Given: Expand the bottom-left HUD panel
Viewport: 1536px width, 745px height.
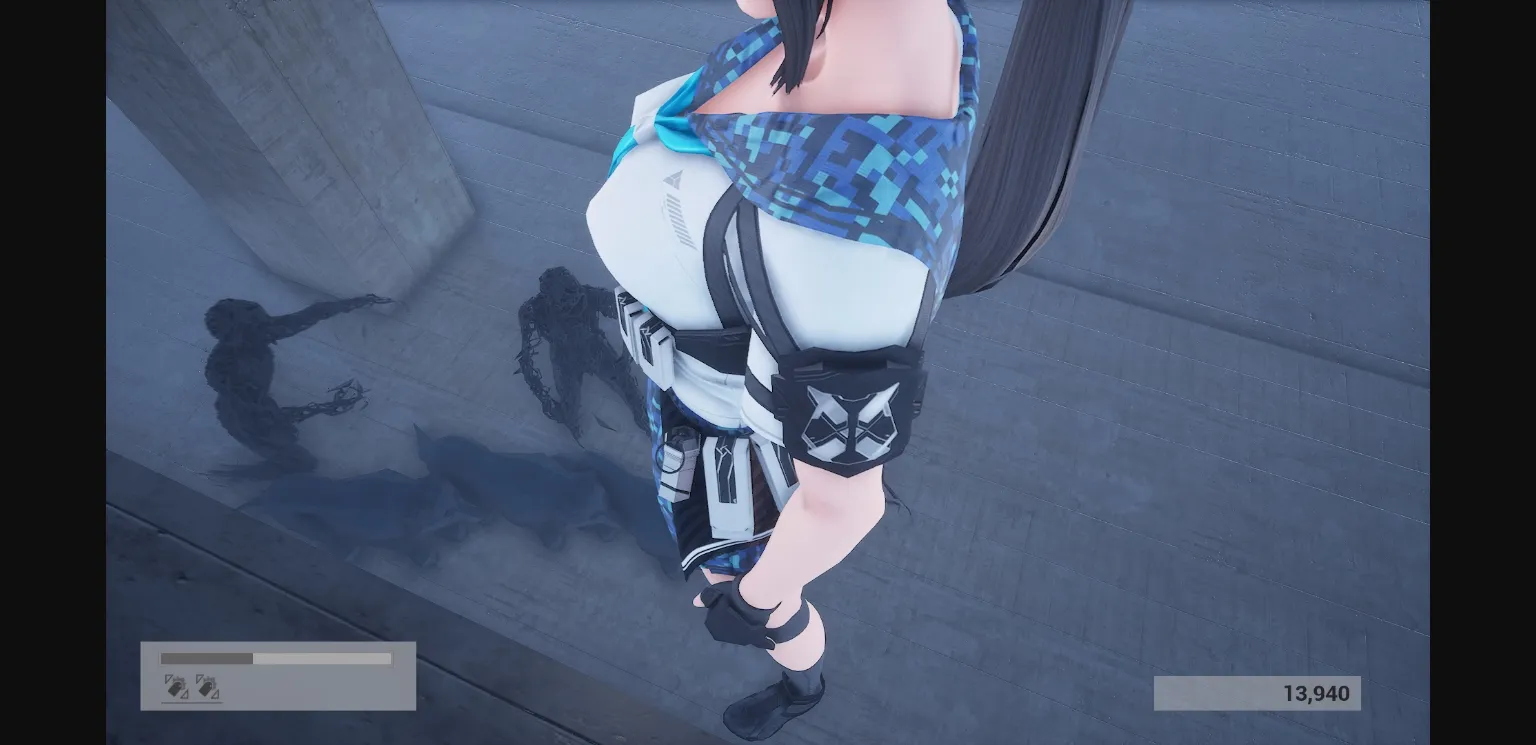Looking at the screenshot, I should click(x=278, y=675).
